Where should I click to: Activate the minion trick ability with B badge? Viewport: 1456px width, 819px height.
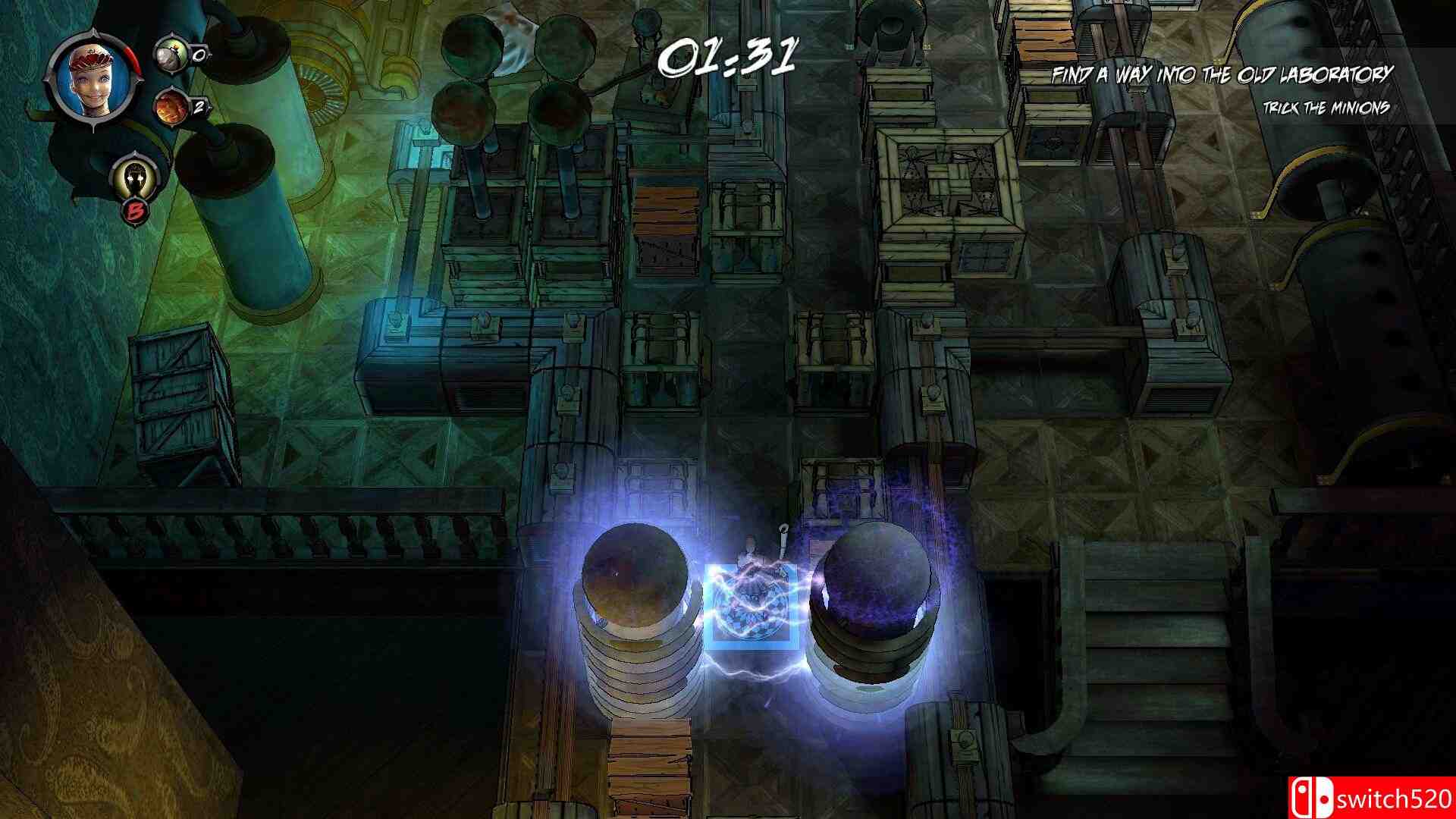(x=135, y=176)
